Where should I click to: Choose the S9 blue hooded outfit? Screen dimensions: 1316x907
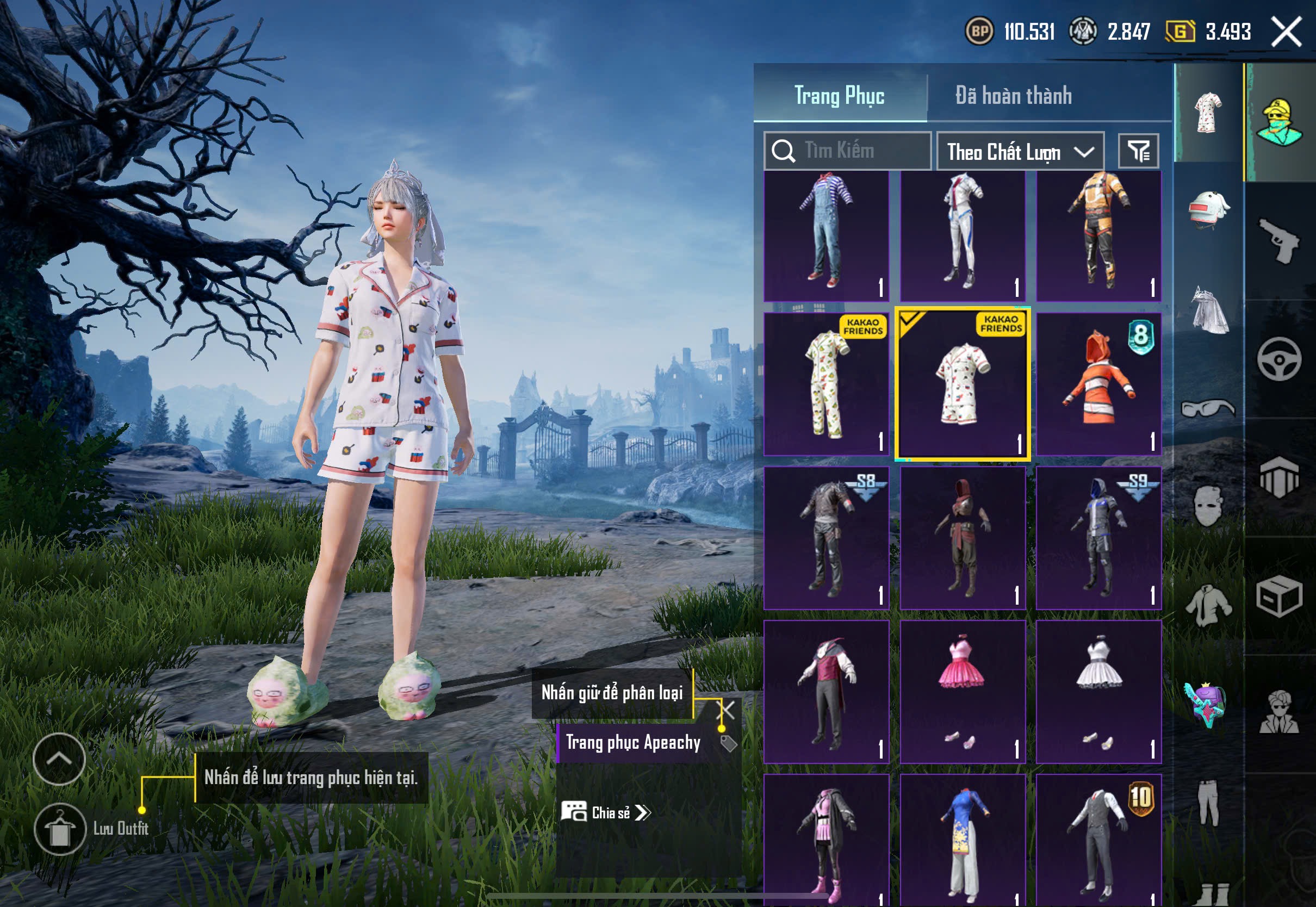pyautogui.click(x=1098, y=538)
